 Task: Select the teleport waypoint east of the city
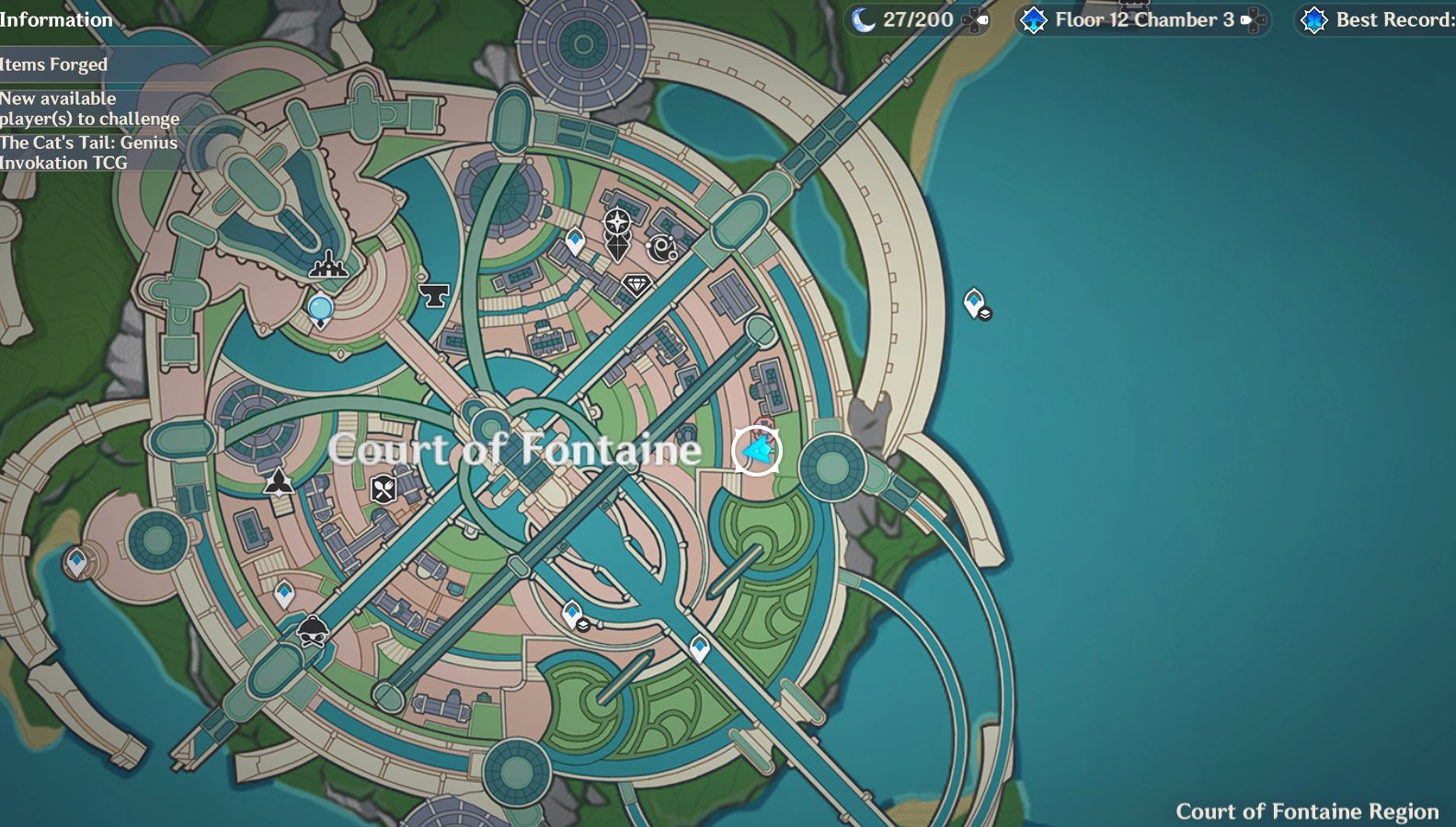click(973, 301)
